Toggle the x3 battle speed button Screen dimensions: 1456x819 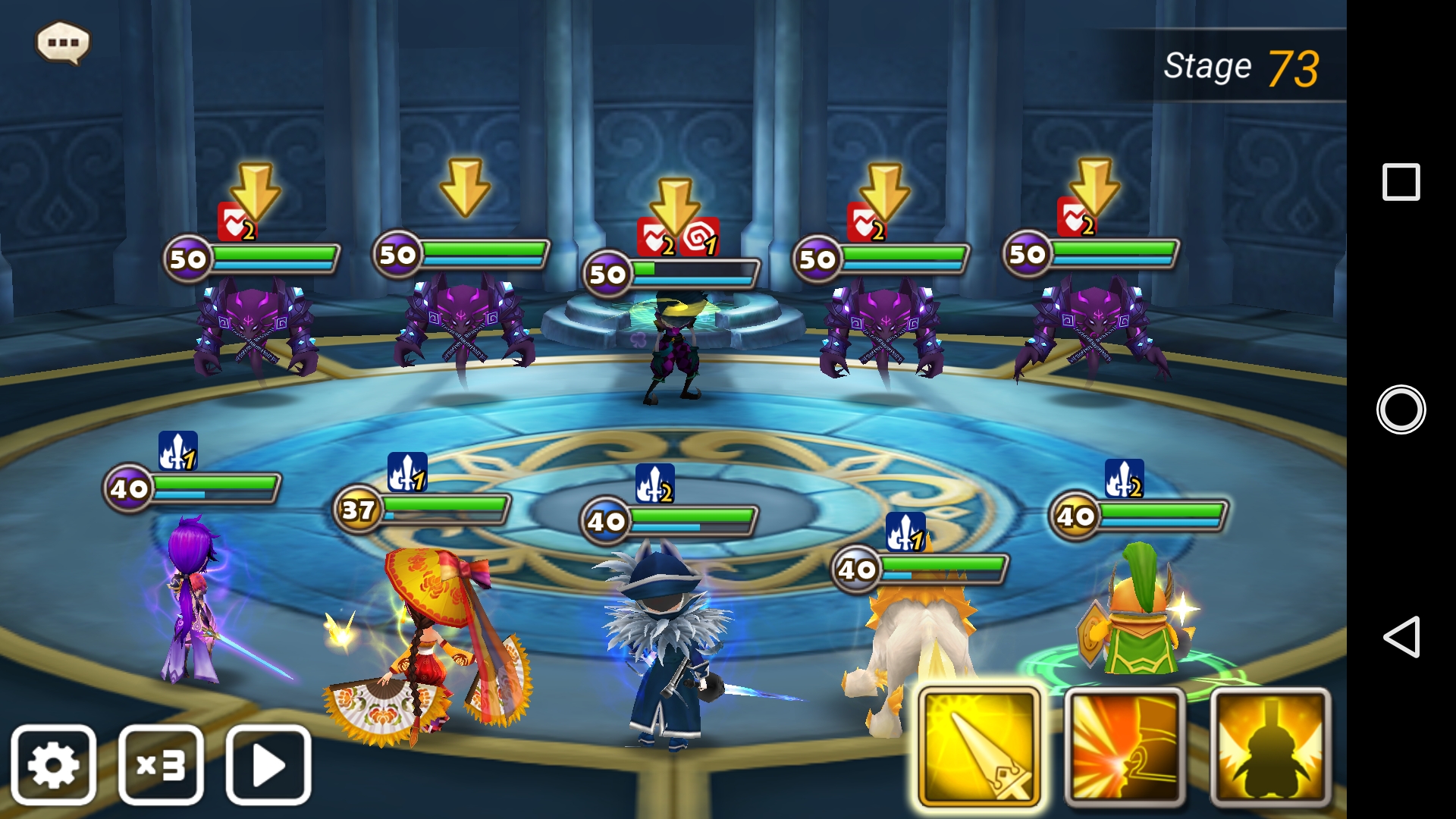coord(161,764)
